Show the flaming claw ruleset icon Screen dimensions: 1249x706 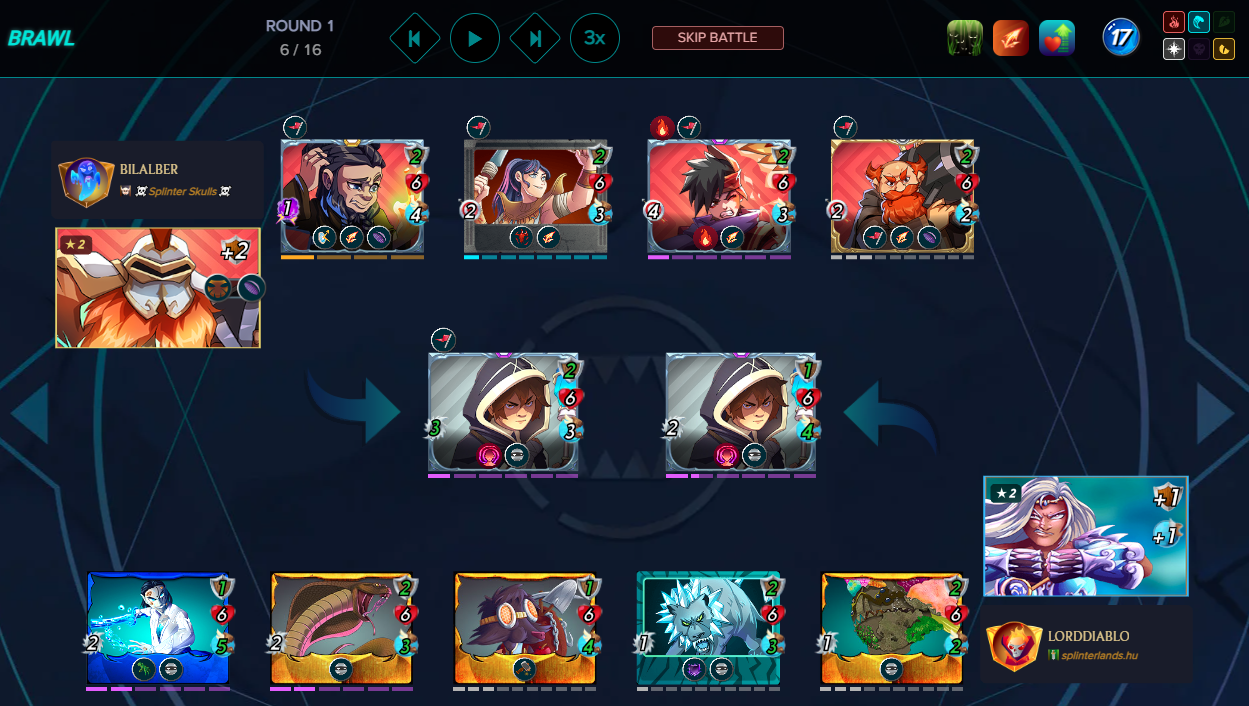[1011, 38]
